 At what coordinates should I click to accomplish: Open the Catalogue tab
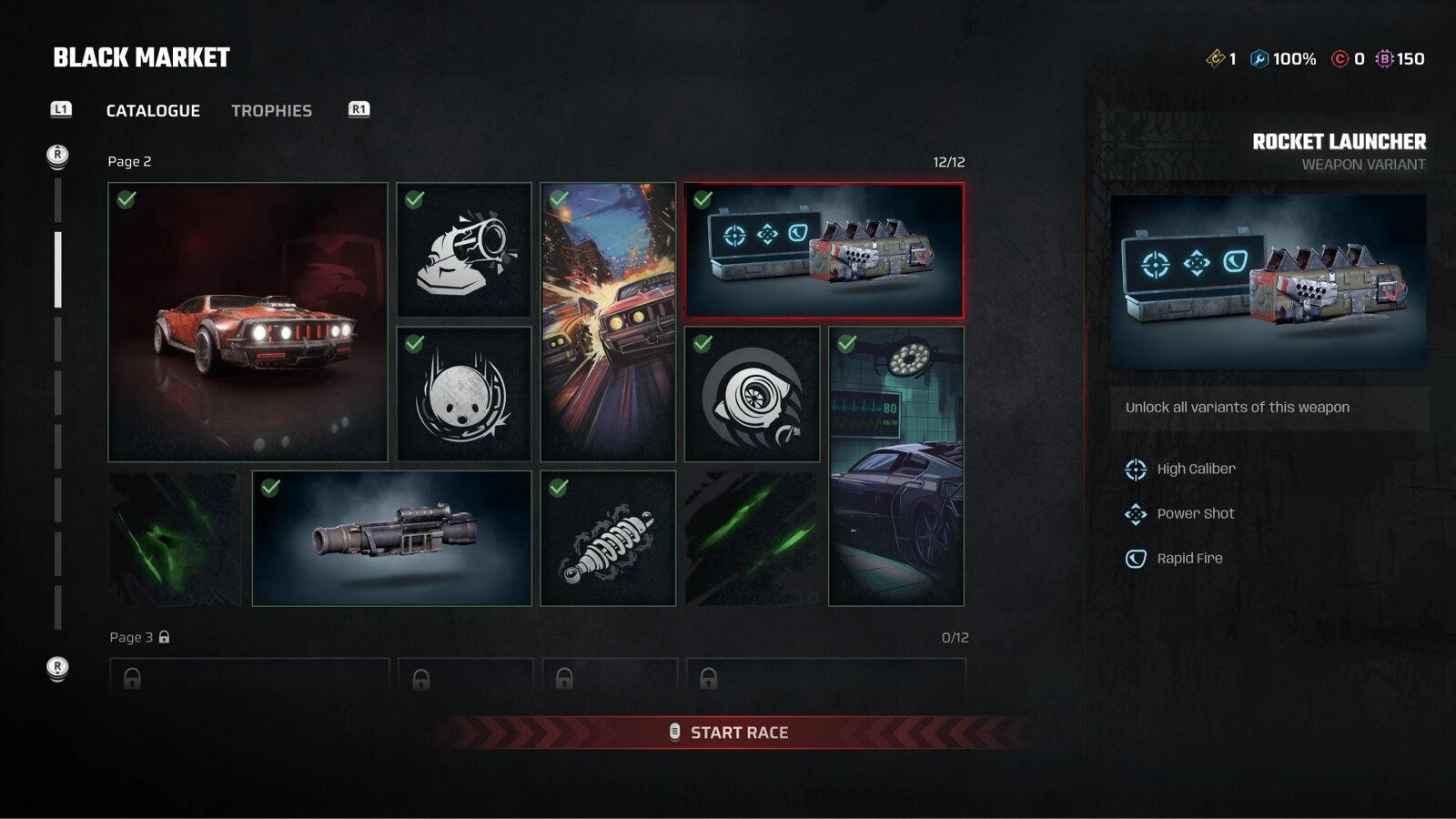(153, 110)
